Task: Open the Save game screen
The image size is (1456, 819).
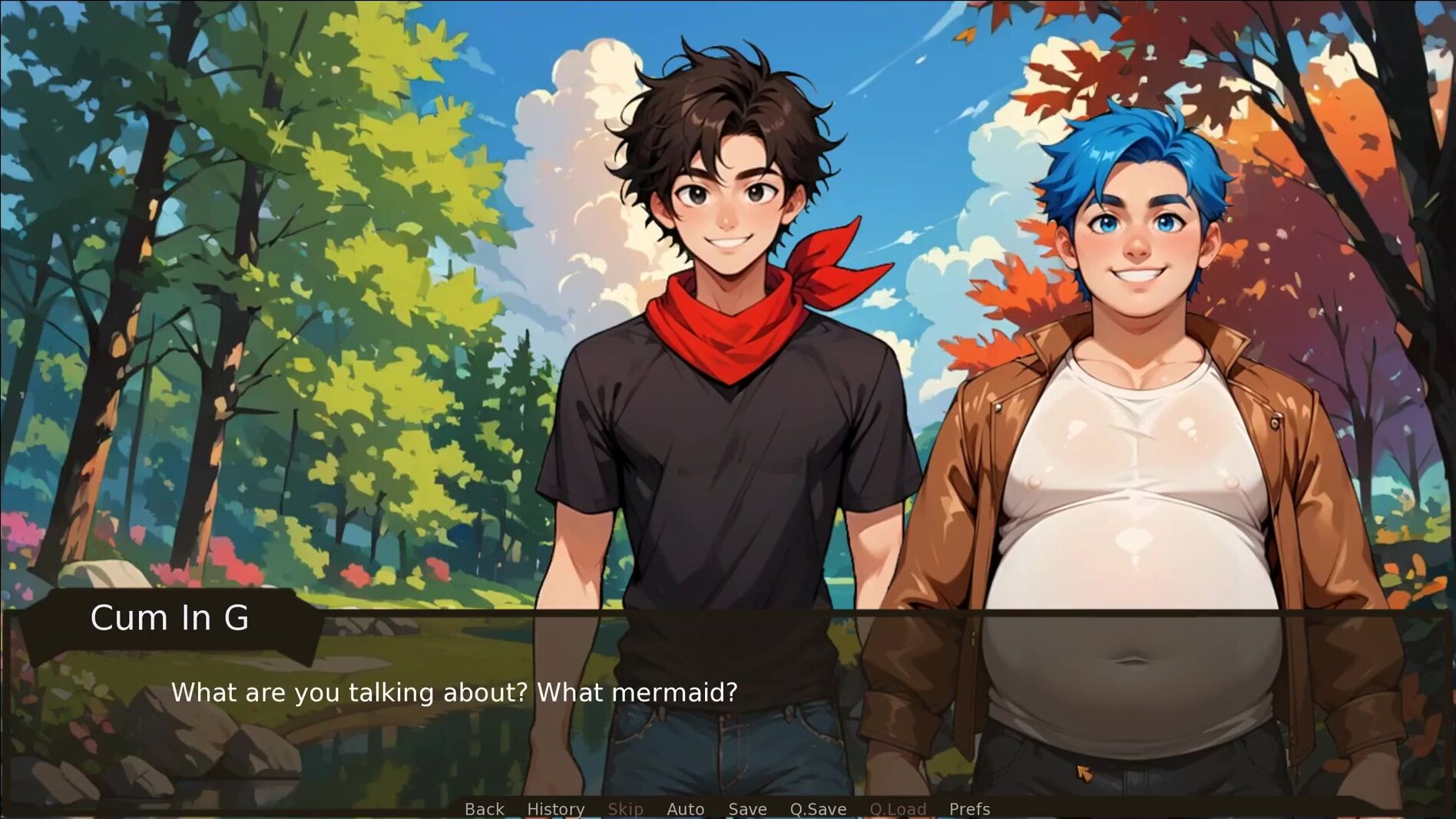Action: click(747, 809)
